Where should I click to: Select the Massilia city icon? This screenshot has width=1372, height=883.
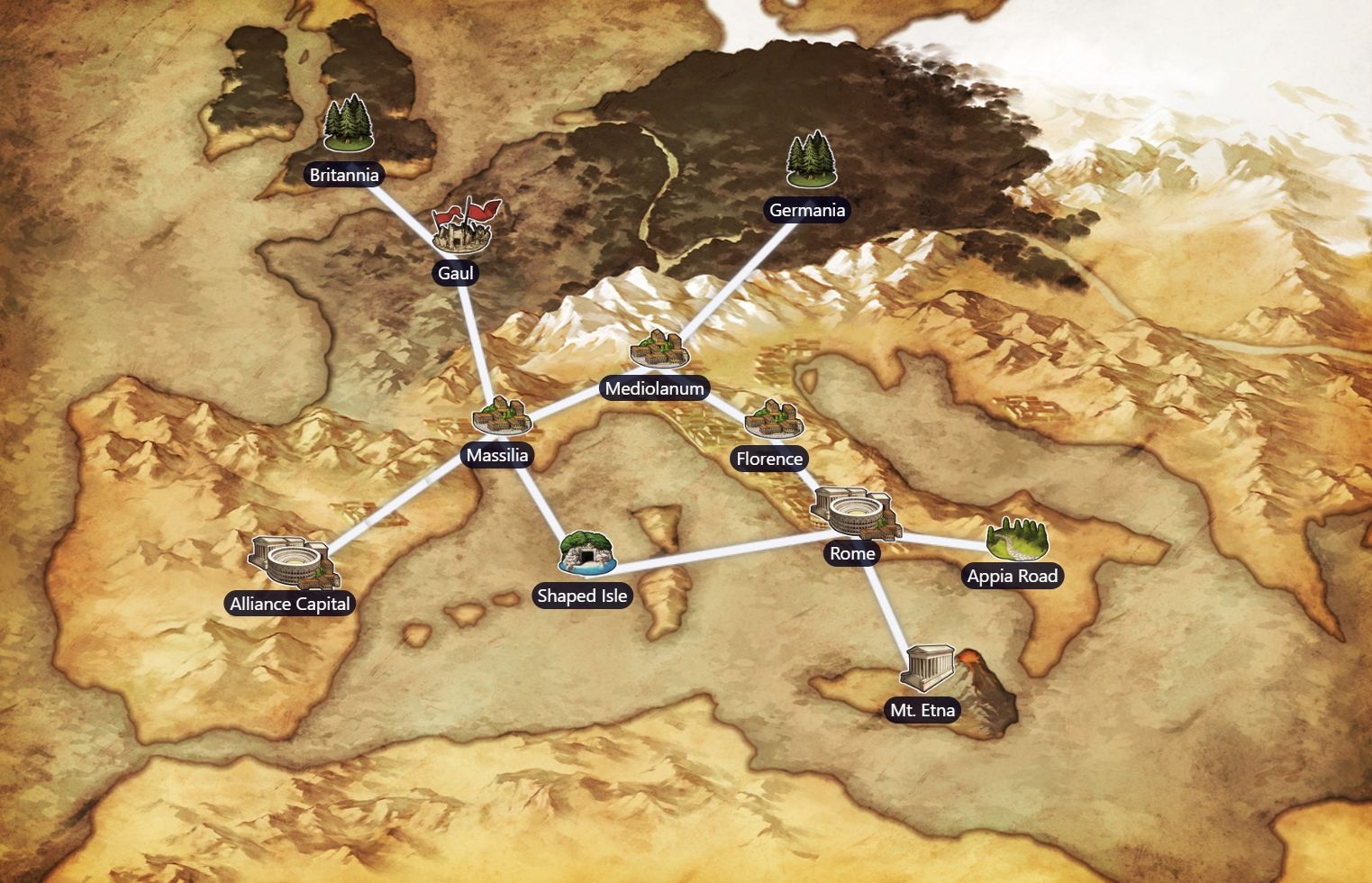[x=501, y=417]
